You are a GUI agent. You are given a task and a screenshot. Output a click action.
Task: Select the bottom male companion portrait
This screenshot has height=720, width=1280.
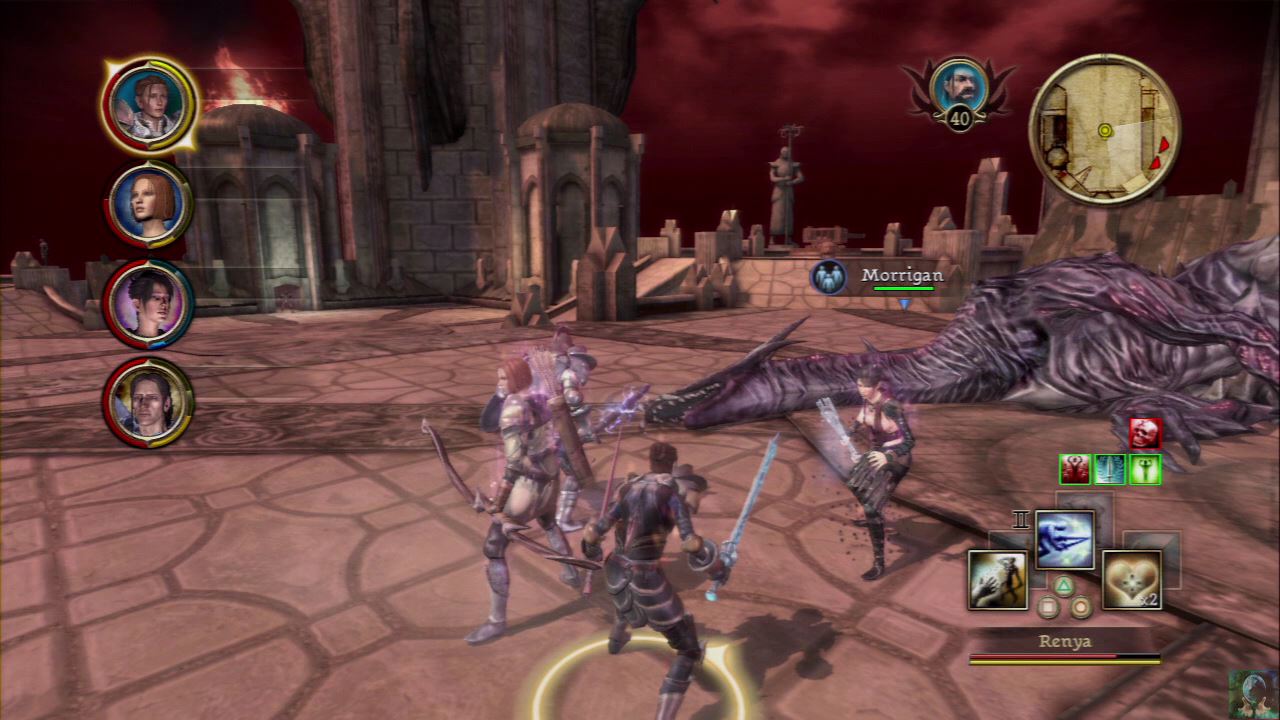pos(149,402)
